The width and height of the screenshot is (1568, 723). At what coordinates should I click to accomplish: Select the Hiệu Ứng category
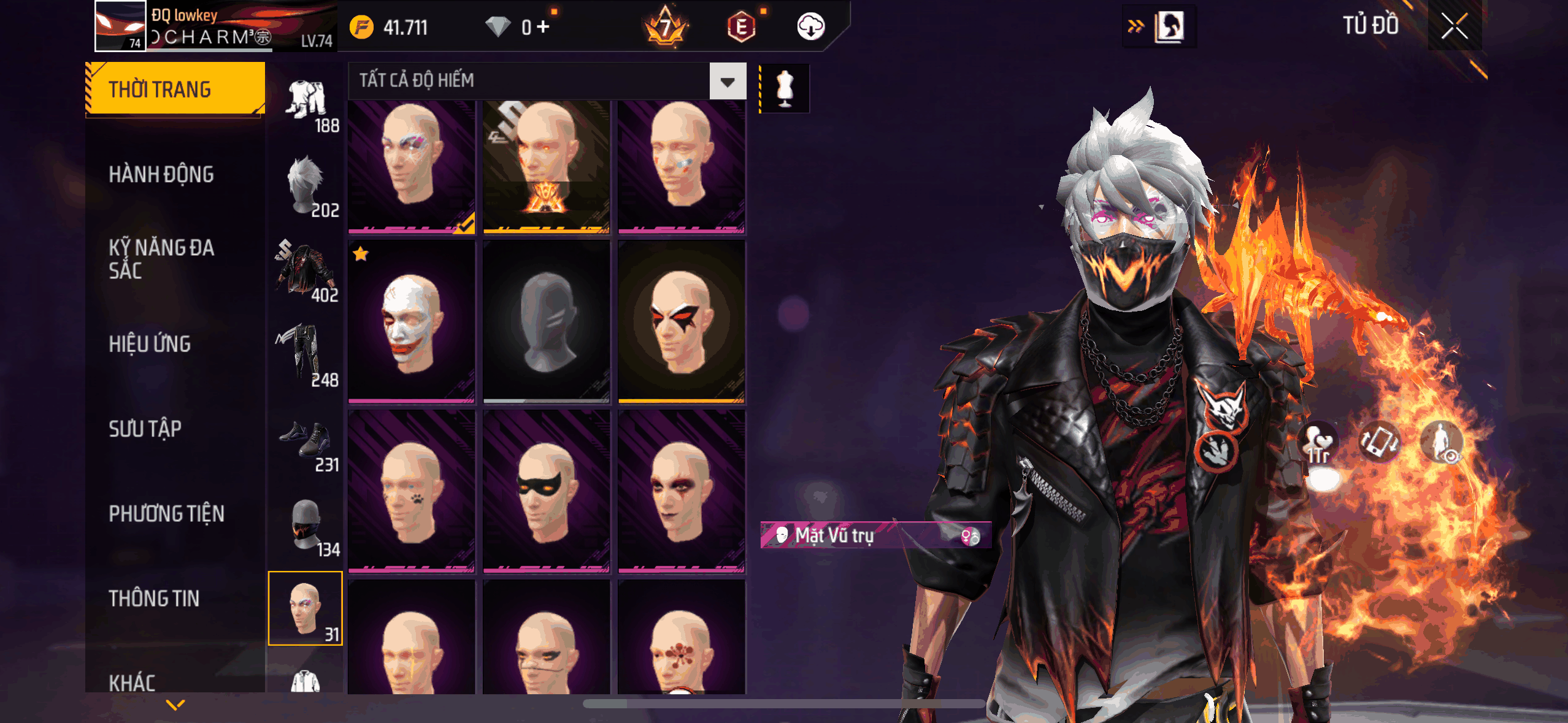pyautogui.click(x=150, y=344)
